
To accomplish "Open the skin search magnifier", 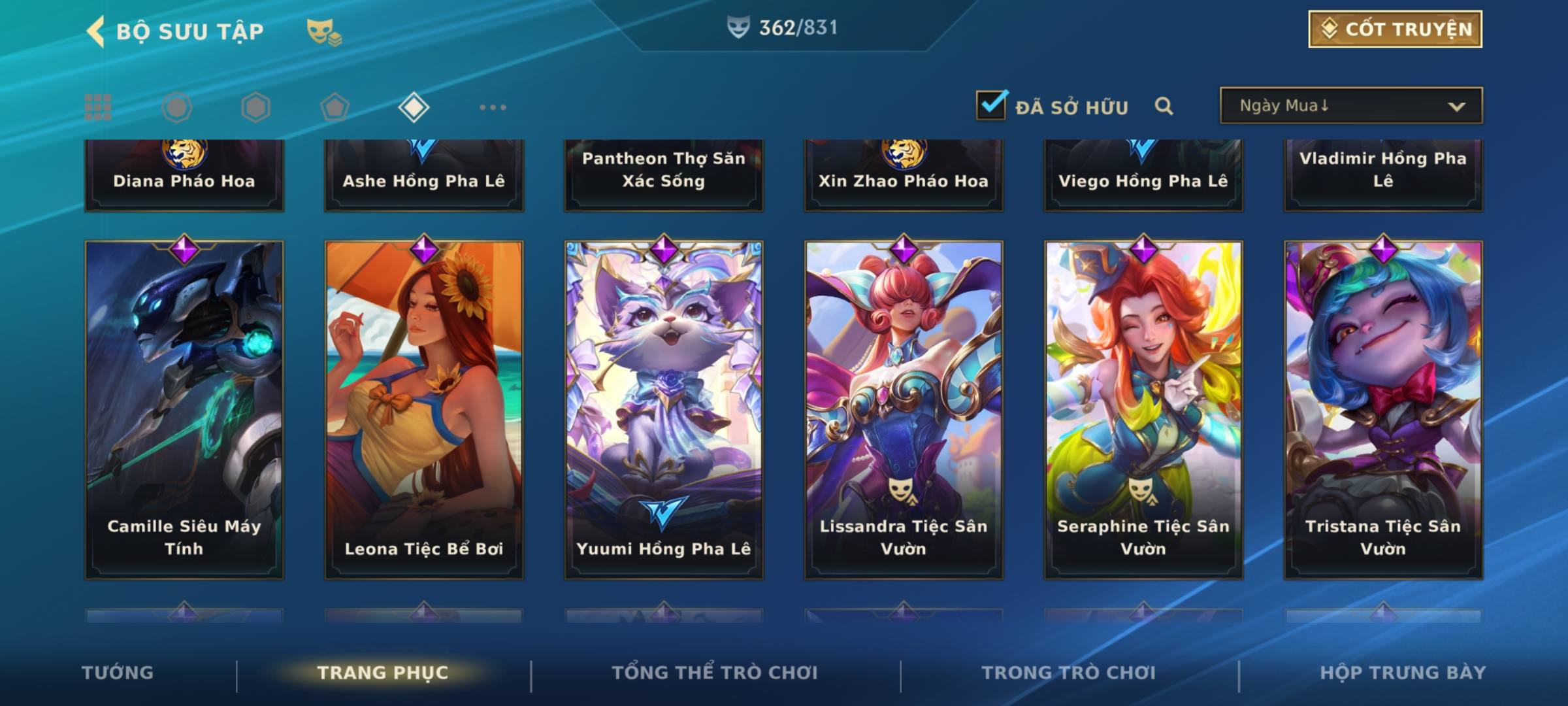I will (1164, 106).
